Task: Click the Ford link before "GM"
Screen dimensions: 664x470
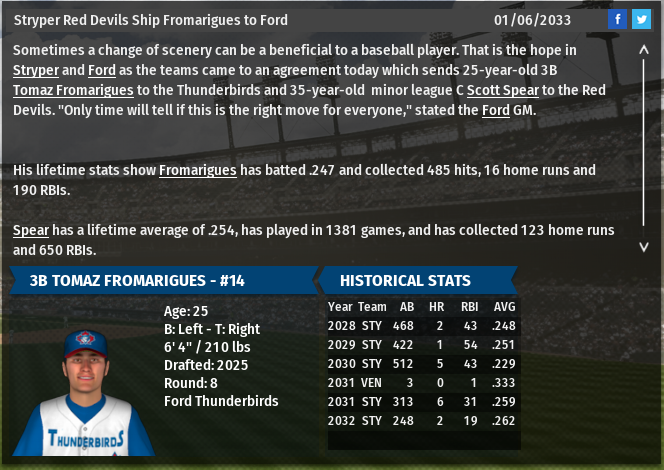Action: point(496,110)
